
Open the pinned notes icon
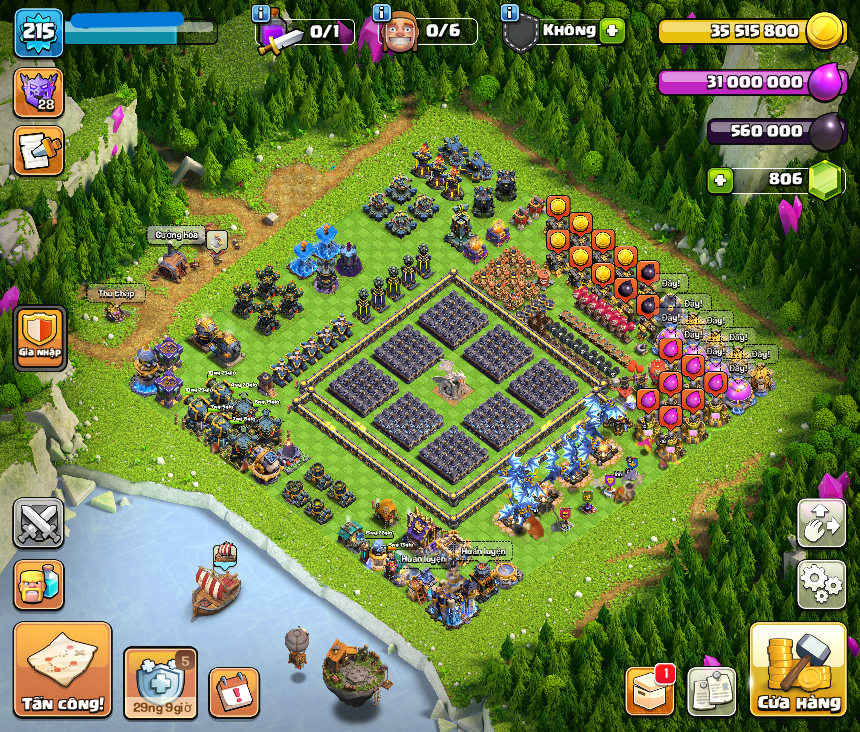711,691
